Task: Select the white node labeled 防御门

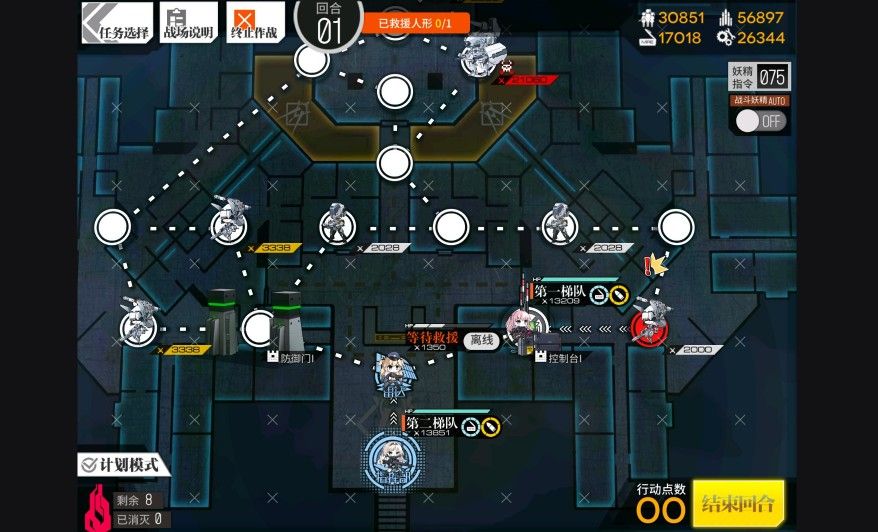Action: click(259, 326)
